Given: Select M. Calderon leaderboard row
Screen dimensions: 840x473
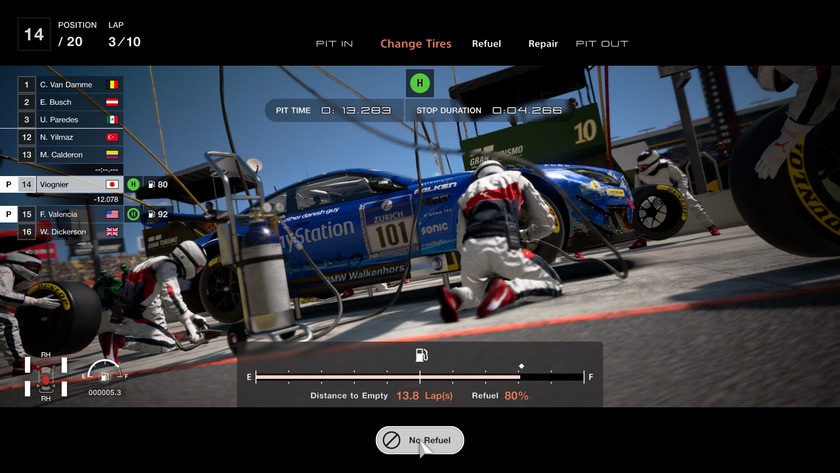Looking at the screenshot, I should pyautogui.click(x=70, y=154).
